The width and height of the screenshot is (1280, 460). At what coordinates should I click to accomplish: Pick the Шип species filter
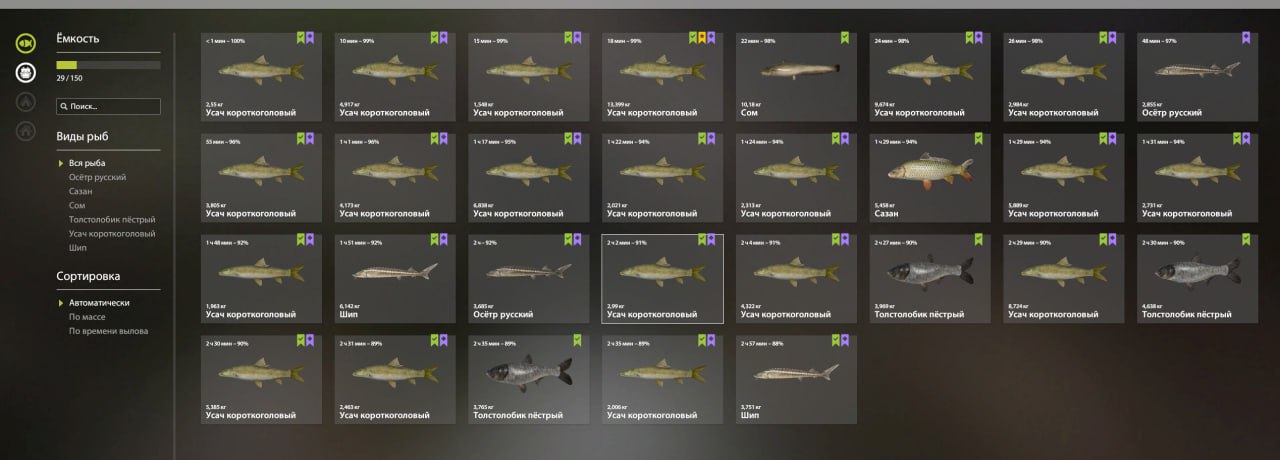point(77,248)
